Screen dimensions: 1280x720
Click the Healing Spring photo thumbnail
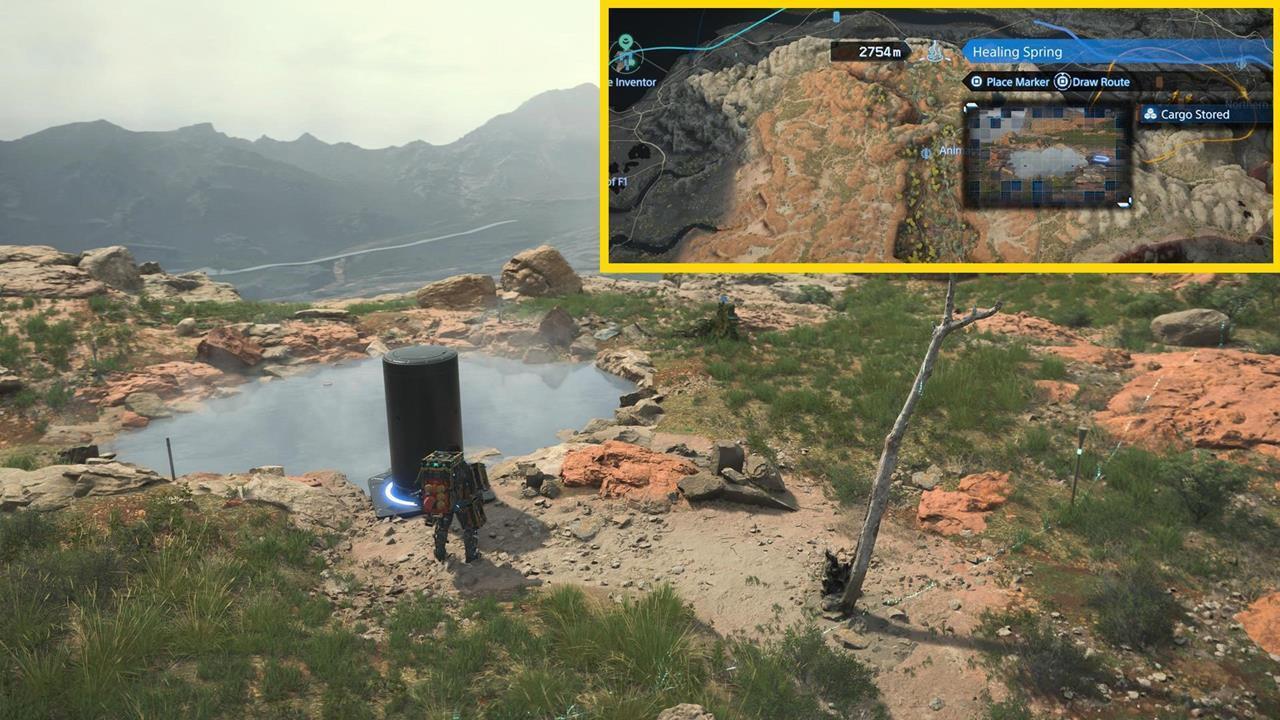click(1045, 154)
